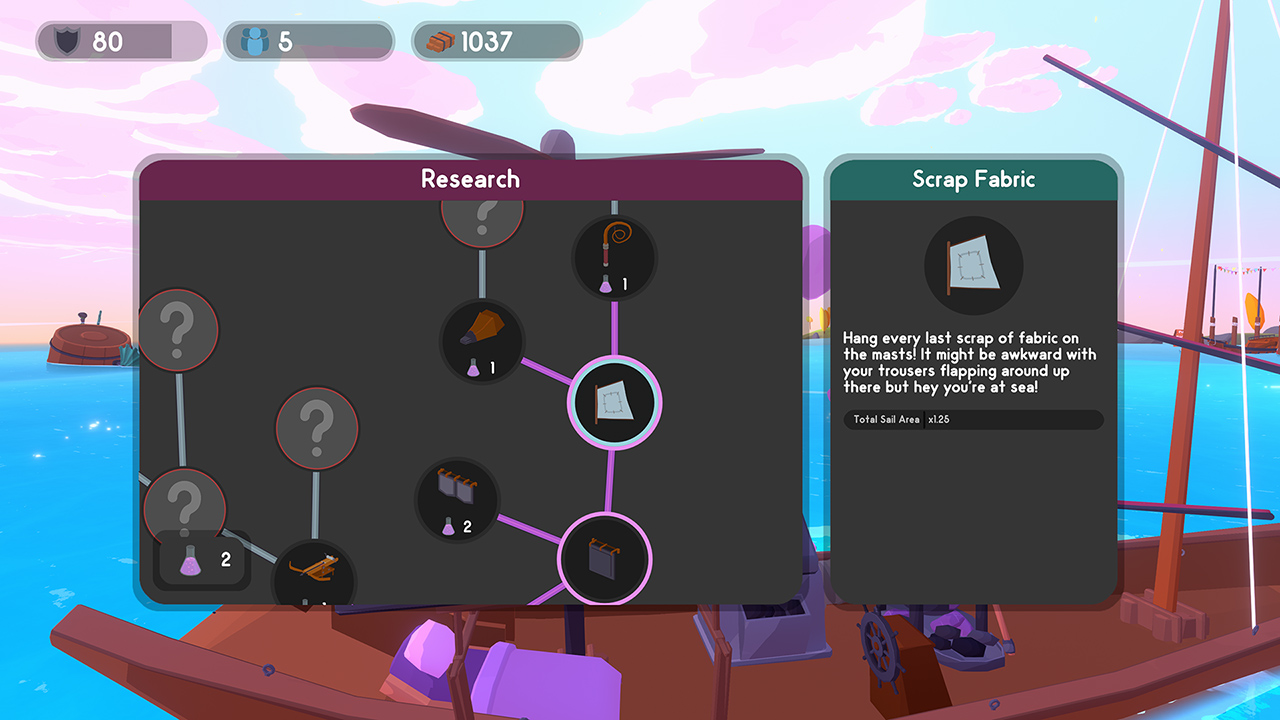This screenshot has height=720, width=1280.
Task: Click the Scrap Fabric panel sail icon
Action: (973, 265)
